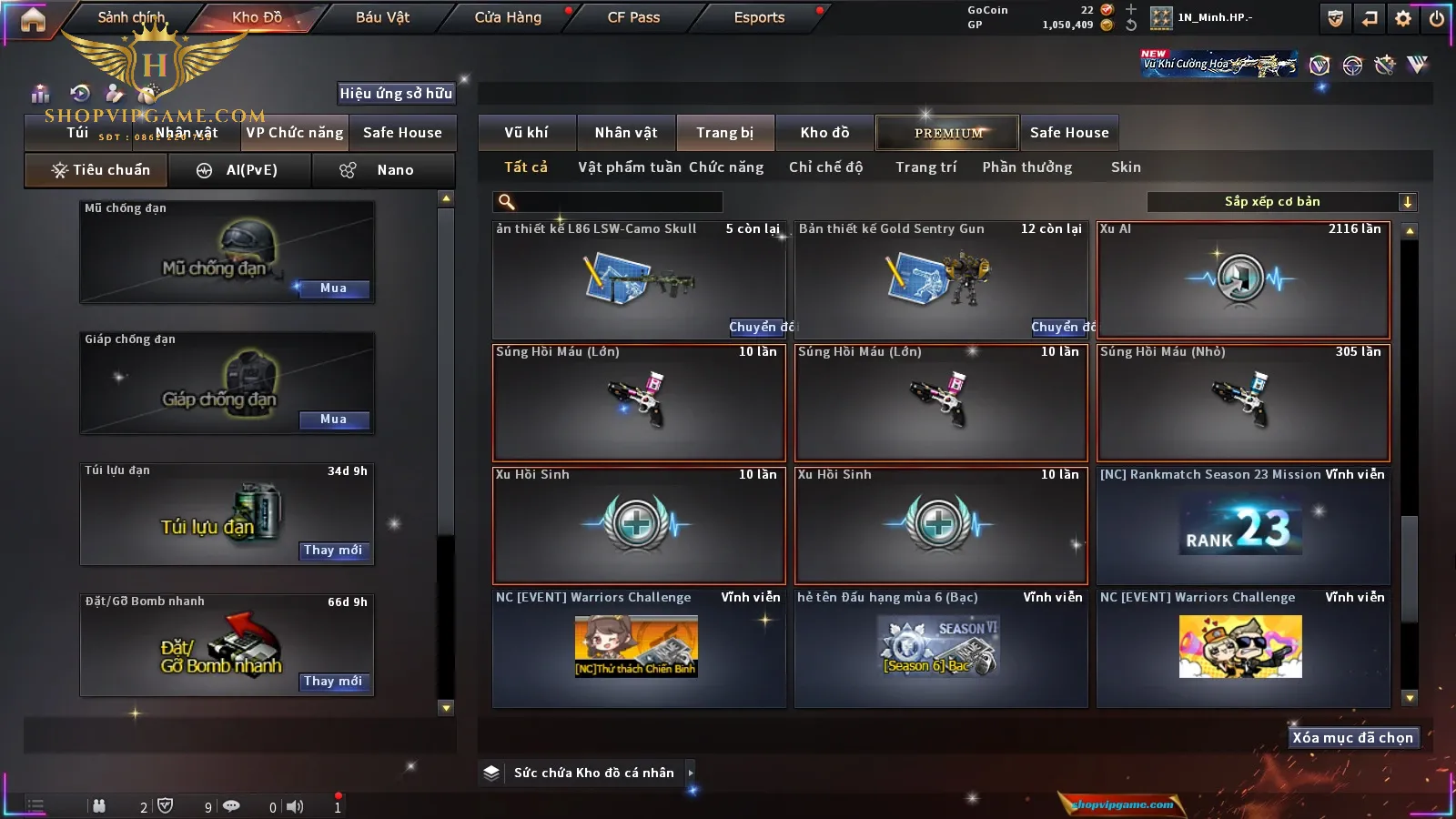This screenshot has height=819, width=1456.
Task: Open the Cửa Hàng shop menu
Action: pos(508,17)
